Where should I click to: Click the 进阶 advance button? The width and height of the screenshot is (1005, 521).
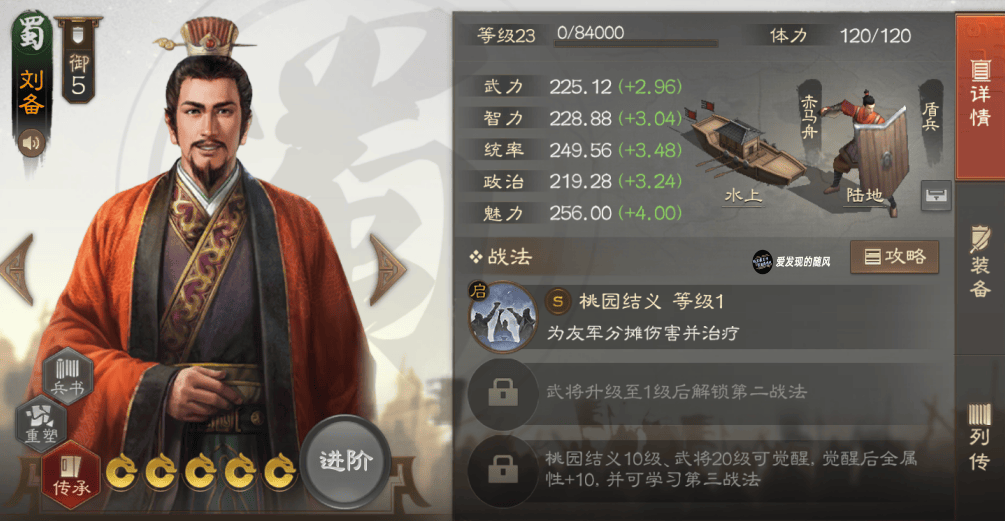[346, 461]
